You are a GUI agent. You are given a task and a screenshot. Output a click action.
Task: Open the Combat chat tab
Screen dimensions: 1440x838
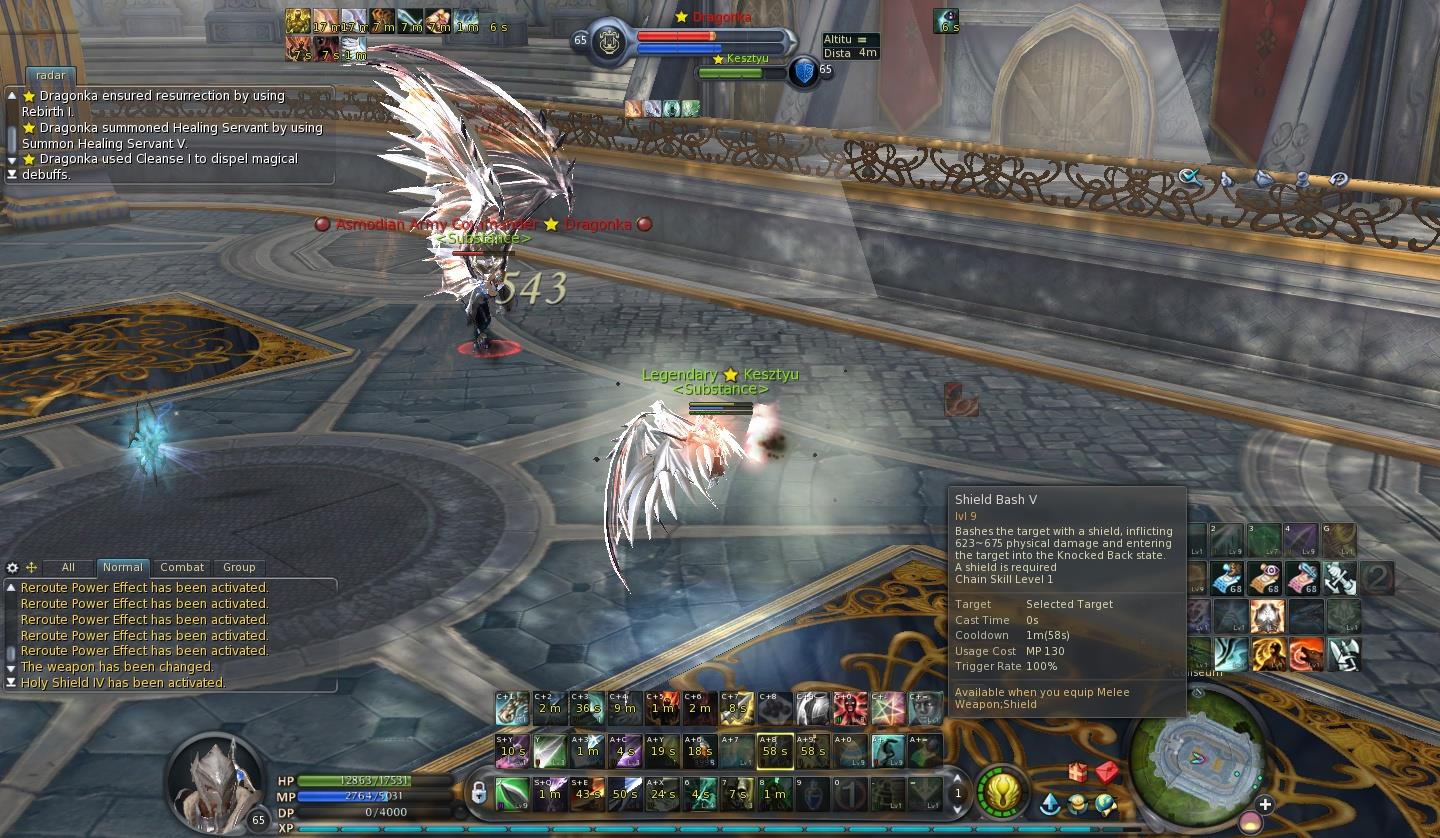[182, 567]
